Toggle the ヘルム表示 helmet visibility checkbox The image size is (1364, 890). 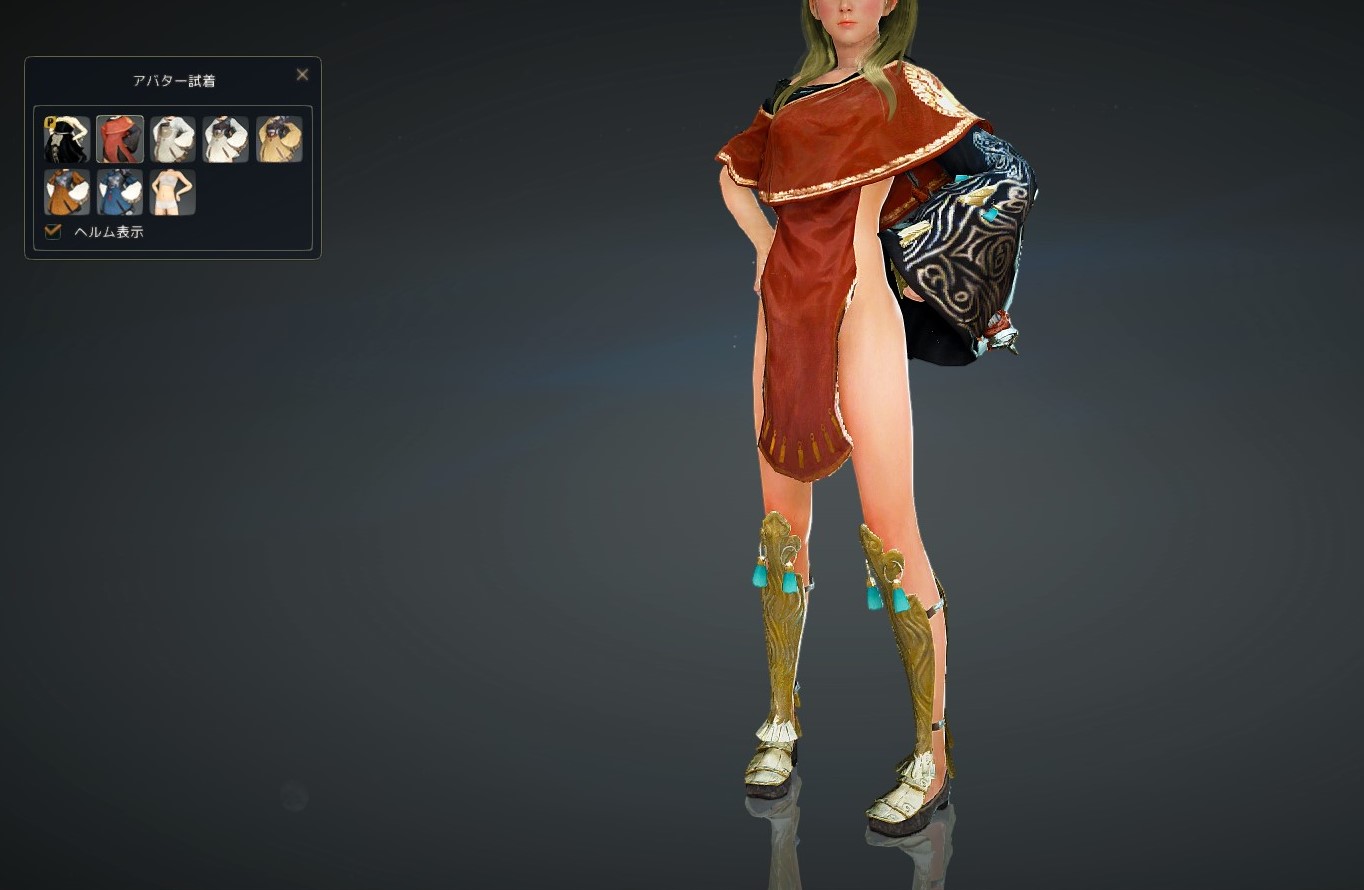pos(52,231)
